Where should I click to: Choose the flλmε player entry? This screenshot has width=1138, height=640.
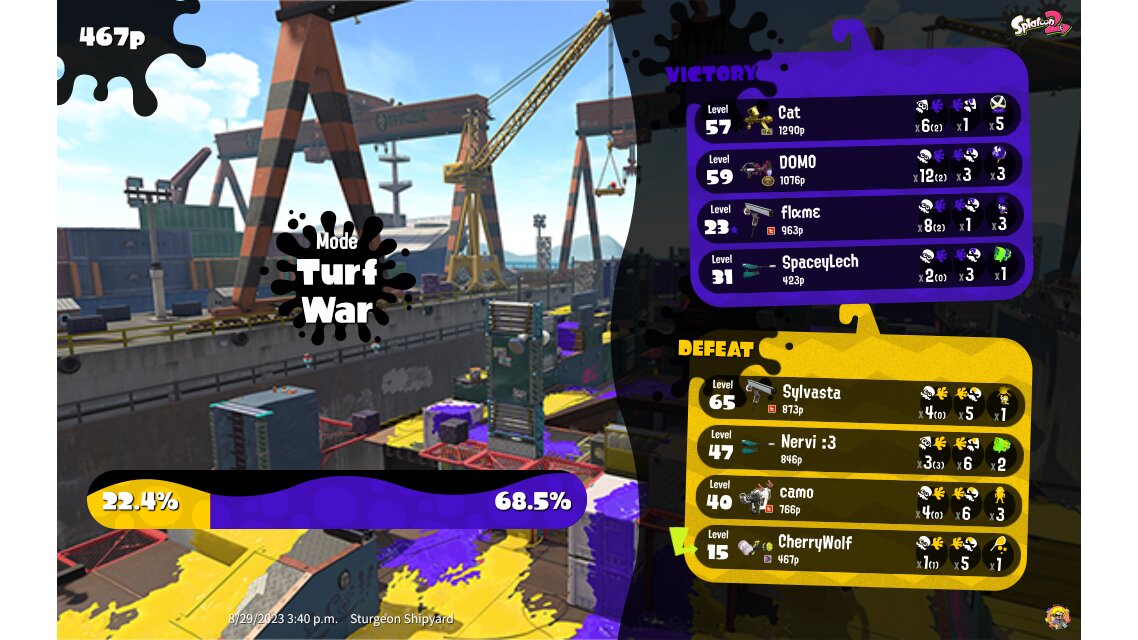pos(860,219)
